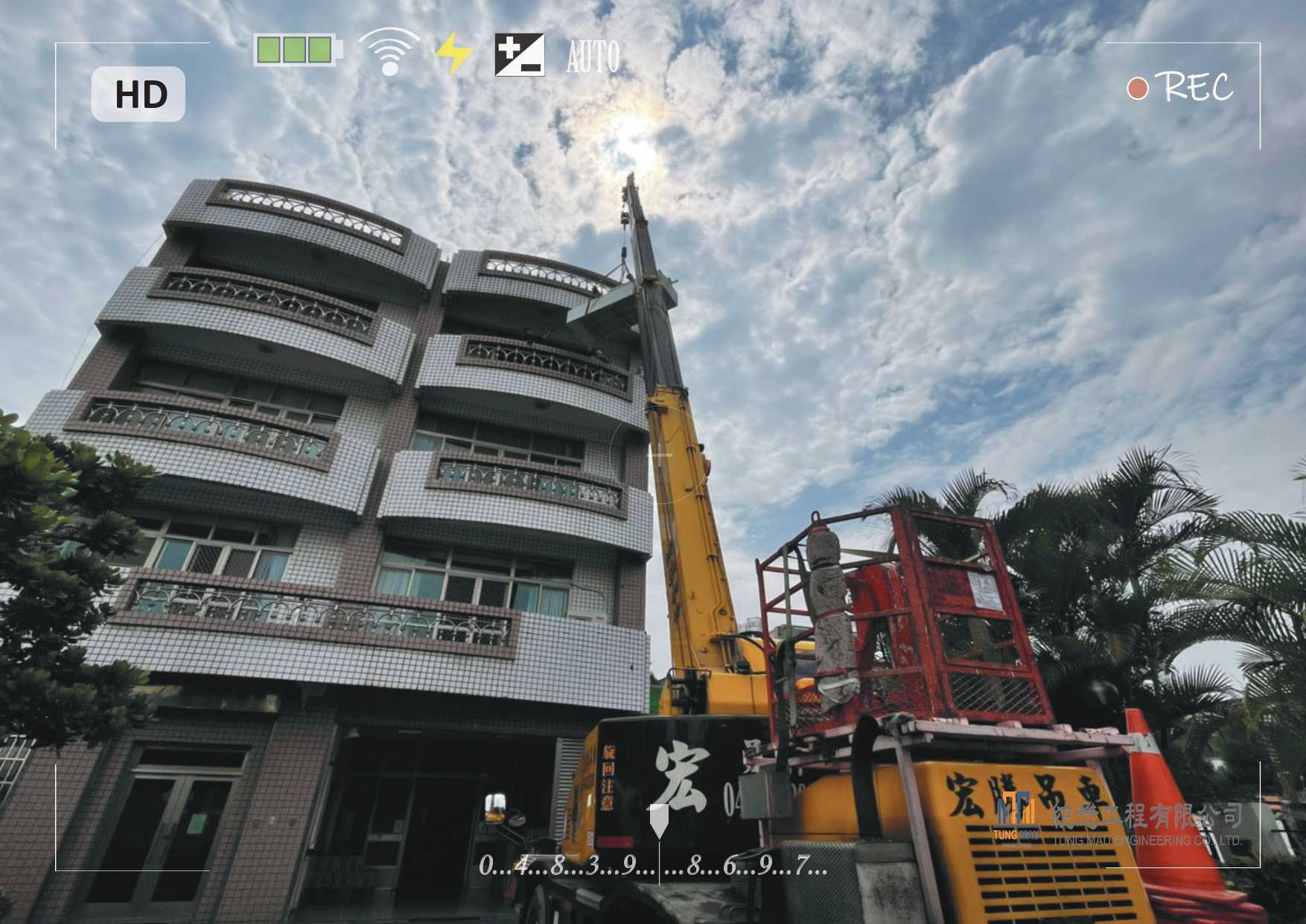This screenshot has width=1306, height=924.
Task: Click the red REC record indicator
Action: coord(1179,88)
